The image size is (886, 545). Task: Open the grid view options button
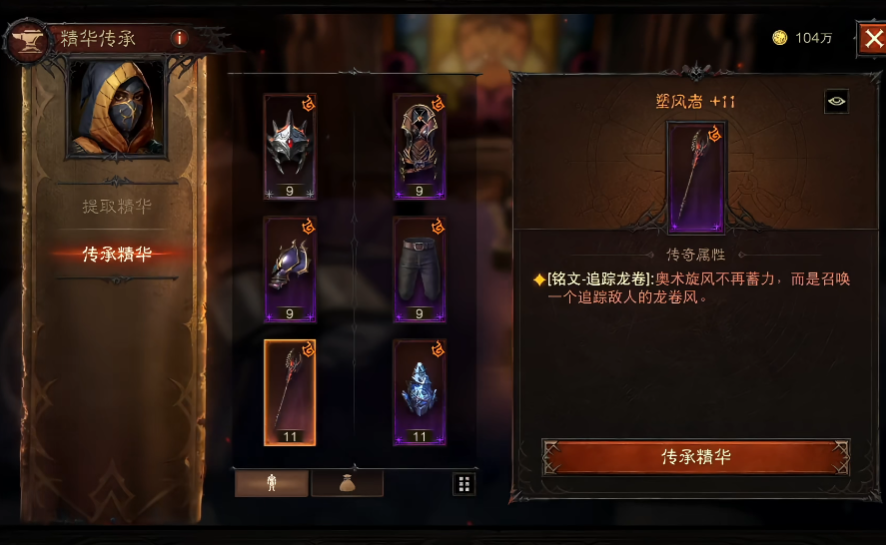tap(464, 484)
